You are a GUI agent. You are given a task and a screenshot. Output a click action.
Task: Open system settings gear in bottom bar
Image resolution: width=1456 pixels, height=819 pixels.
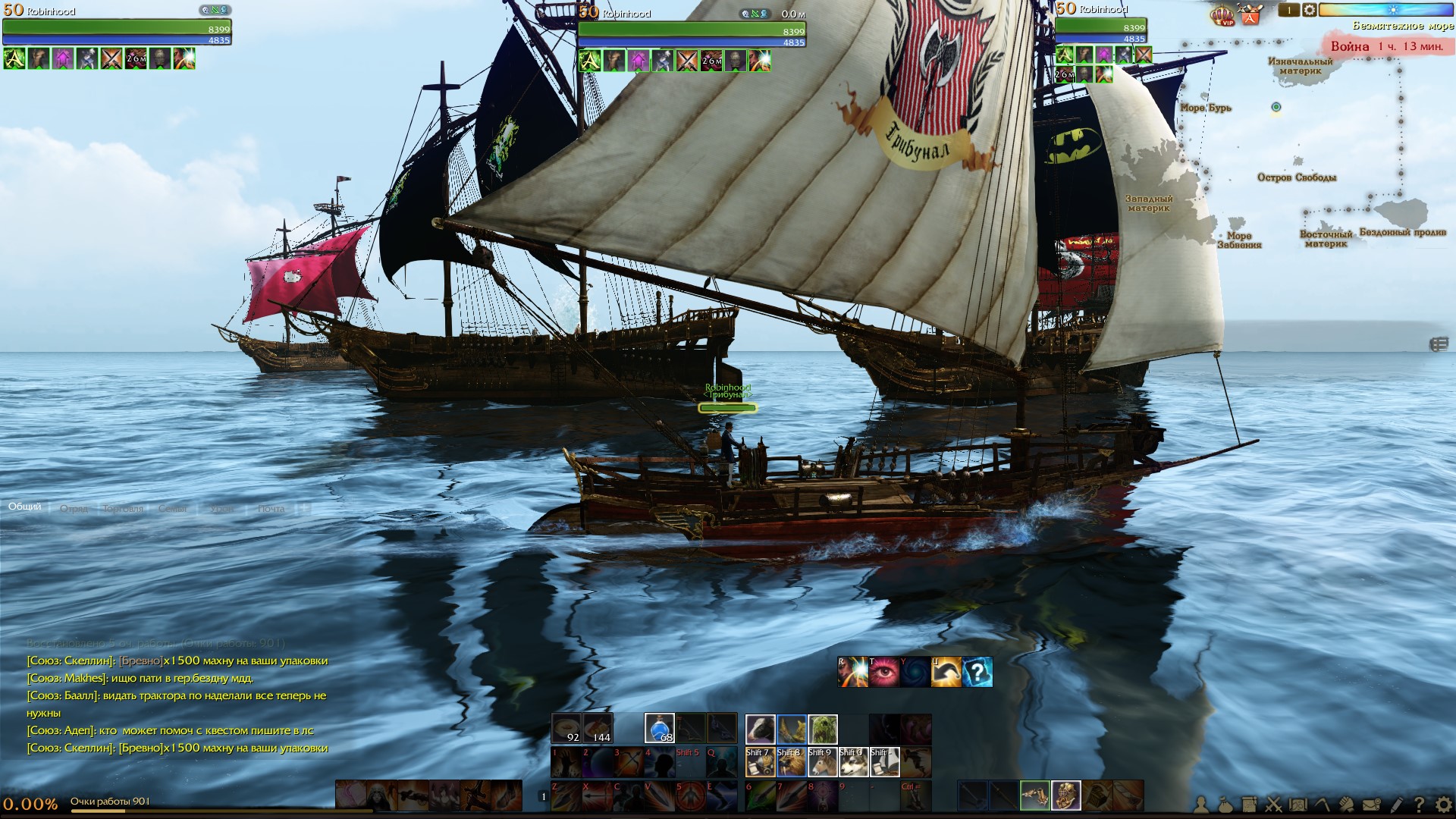(1443, 805)
